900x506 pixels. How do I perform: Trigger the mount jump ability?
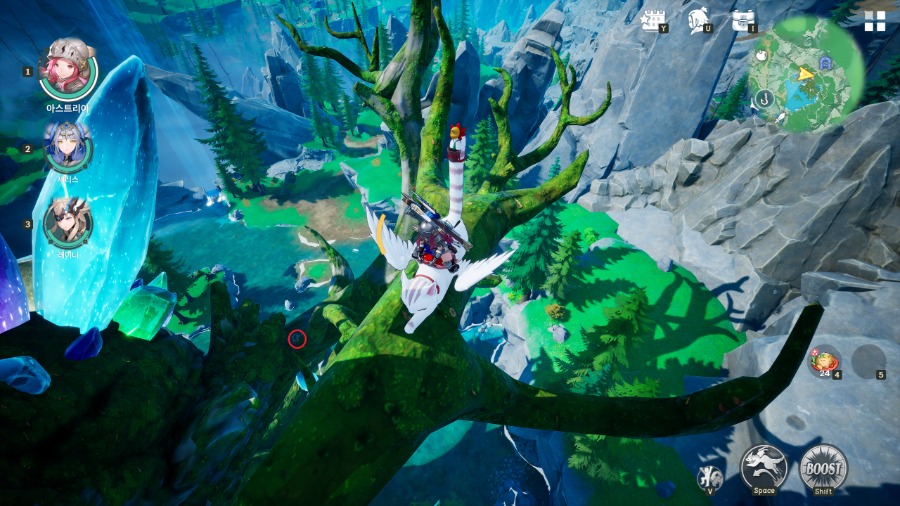pos(763,467)
